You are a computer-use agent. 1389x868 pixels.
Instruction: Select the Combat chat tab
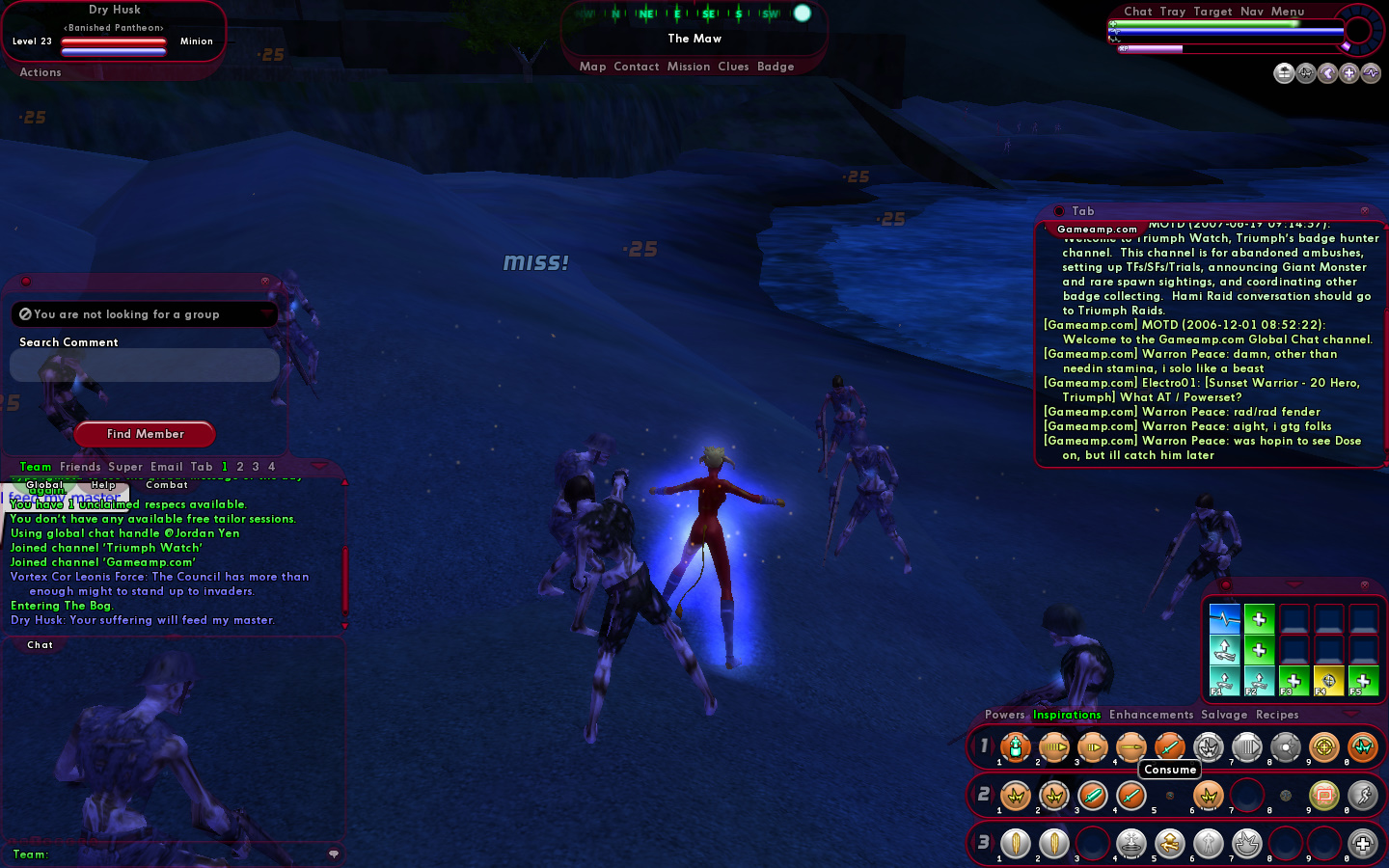pos(166,485)
